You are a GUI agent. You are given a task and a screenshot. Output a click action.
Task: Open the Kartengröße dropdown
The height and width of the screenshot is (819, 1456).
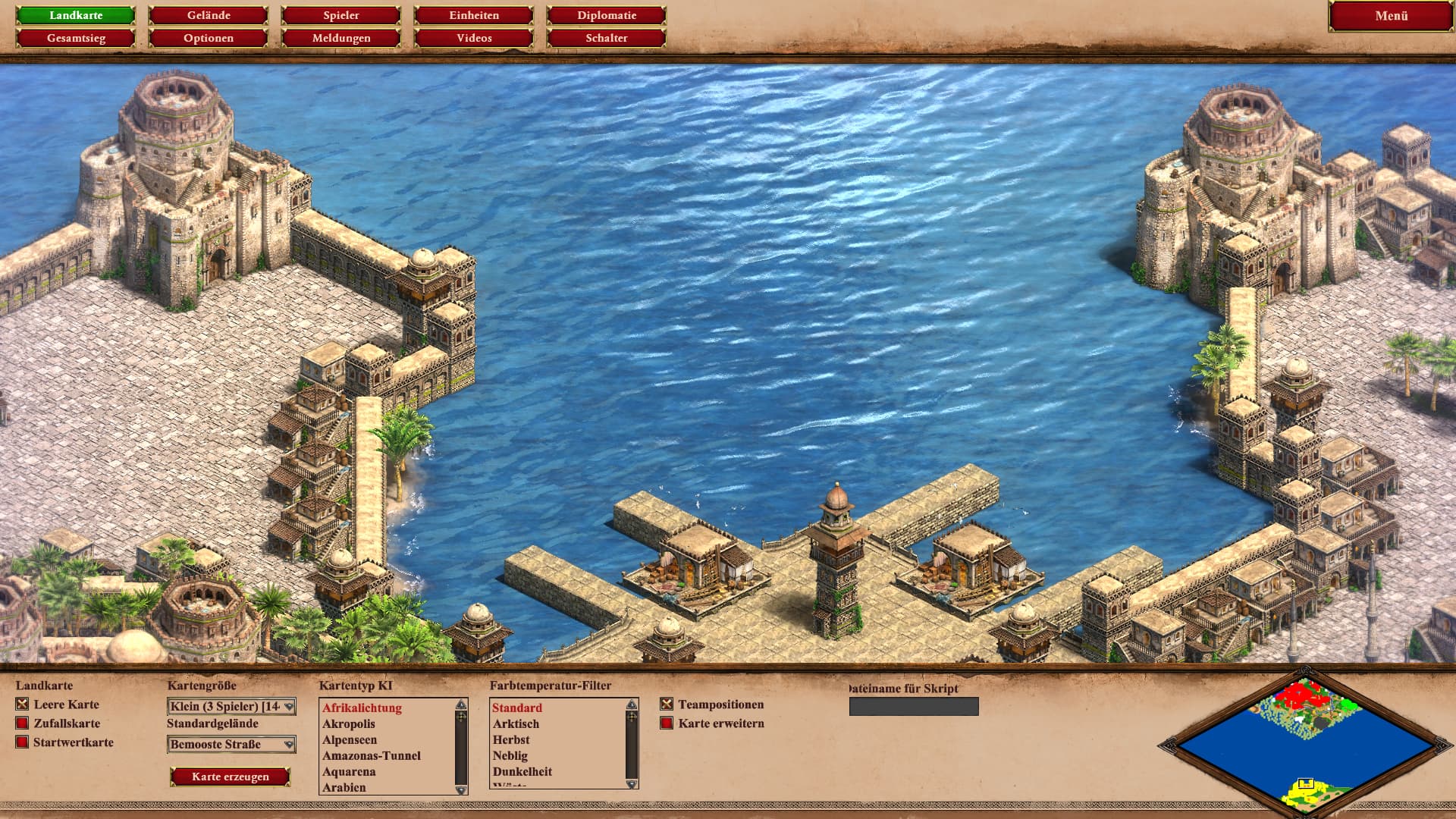pos(231,707)
